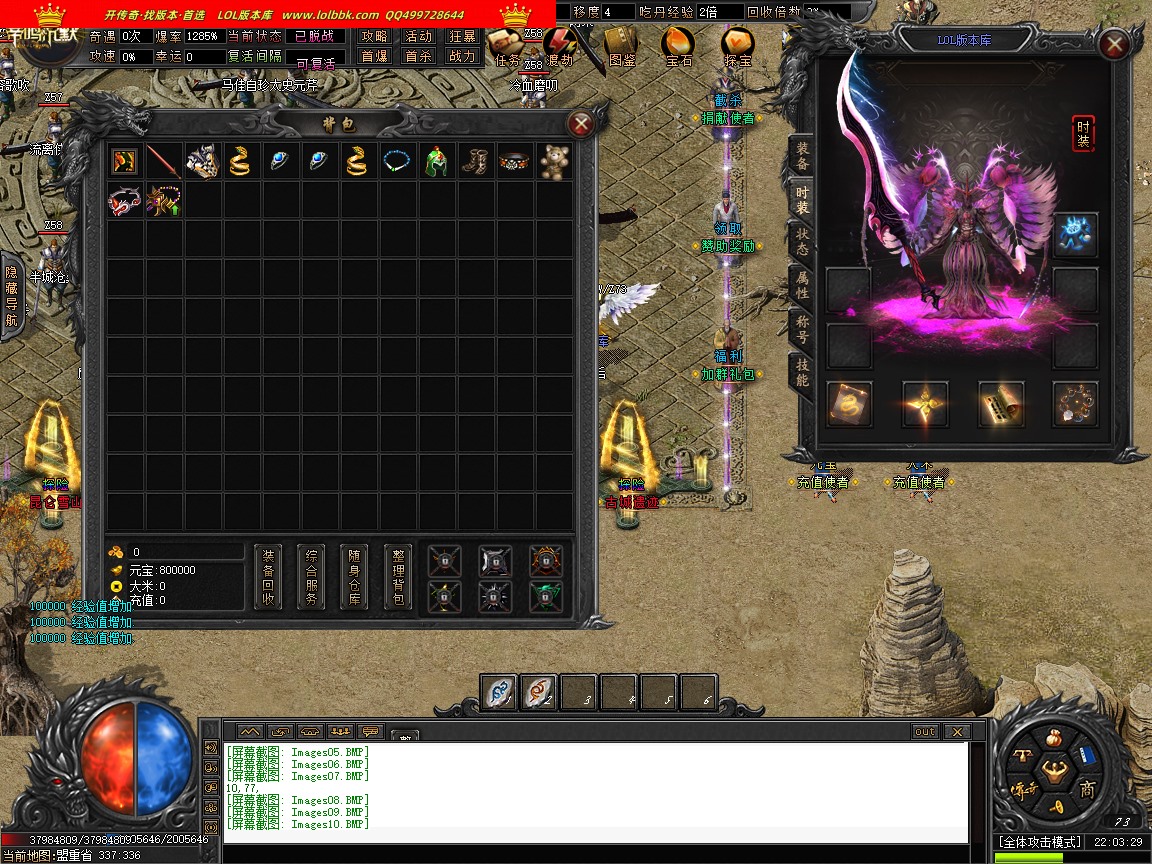The height and width of the screenshot is (864, 1152).
Task: Open 装备回收 equipment recycling
Action: coord(268,577)
